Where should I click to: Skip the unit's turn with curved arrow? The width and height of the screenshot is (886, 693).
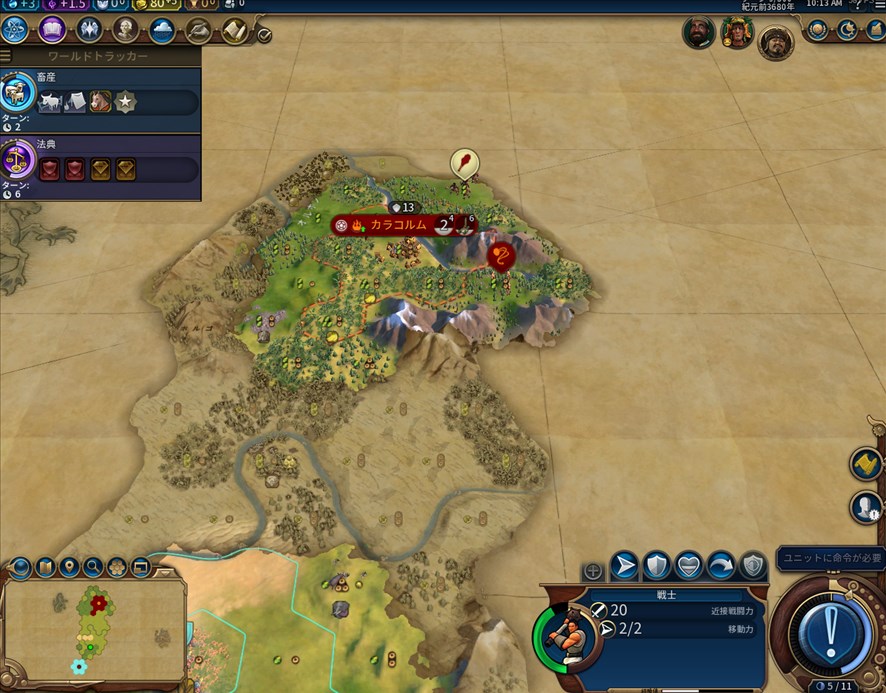(720, 566)
